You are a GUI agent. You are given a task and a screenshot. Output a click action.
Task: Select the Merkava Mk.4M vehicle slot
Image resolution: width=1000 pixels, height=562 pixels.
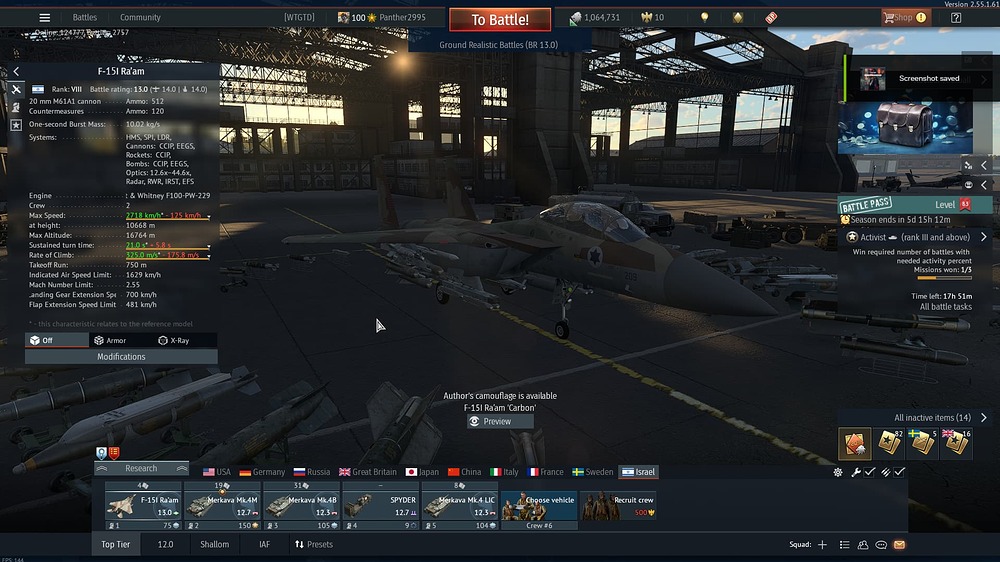[223, 506]
